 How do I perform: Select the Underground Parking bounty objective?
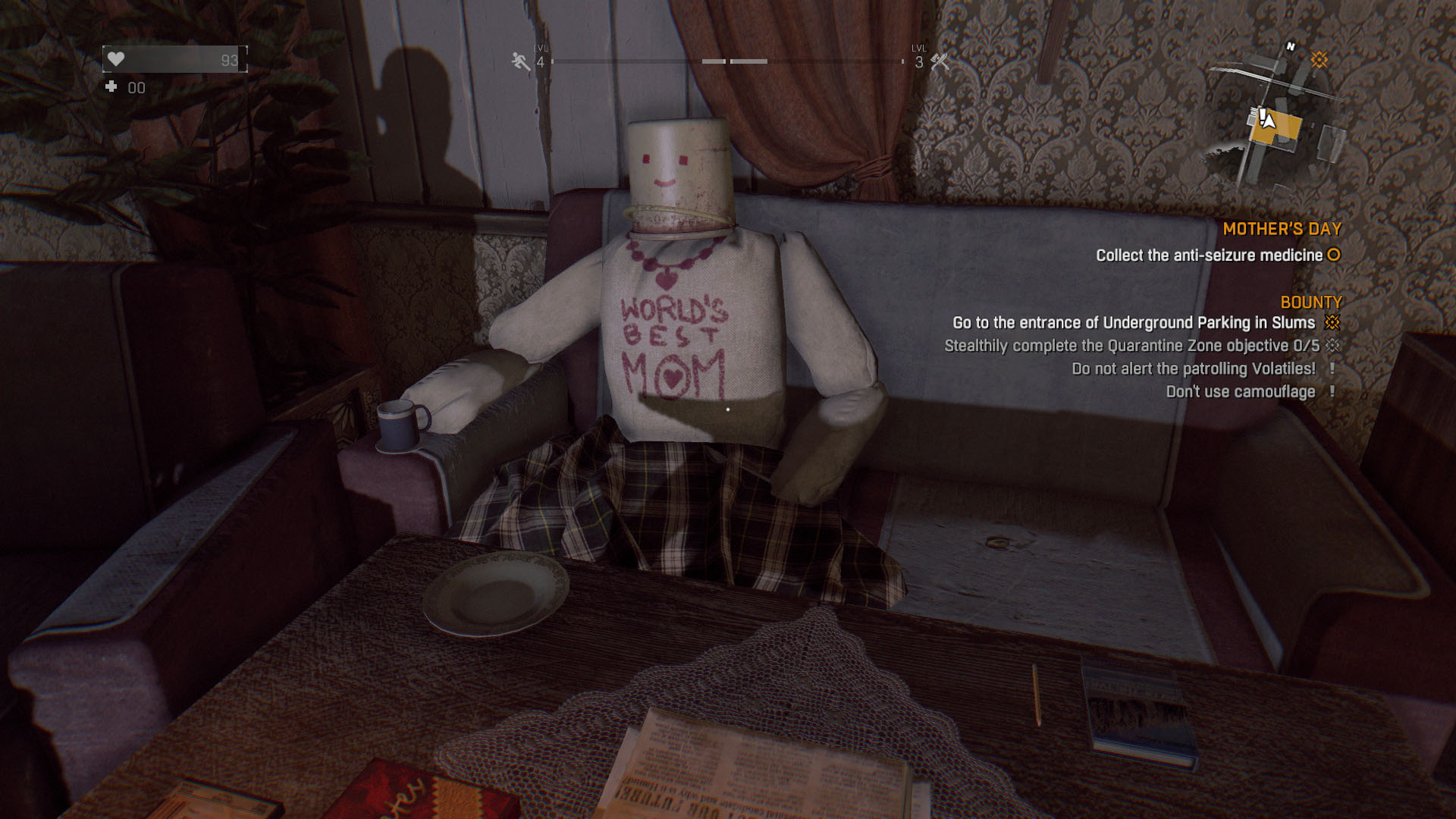tap(1134, 323)
